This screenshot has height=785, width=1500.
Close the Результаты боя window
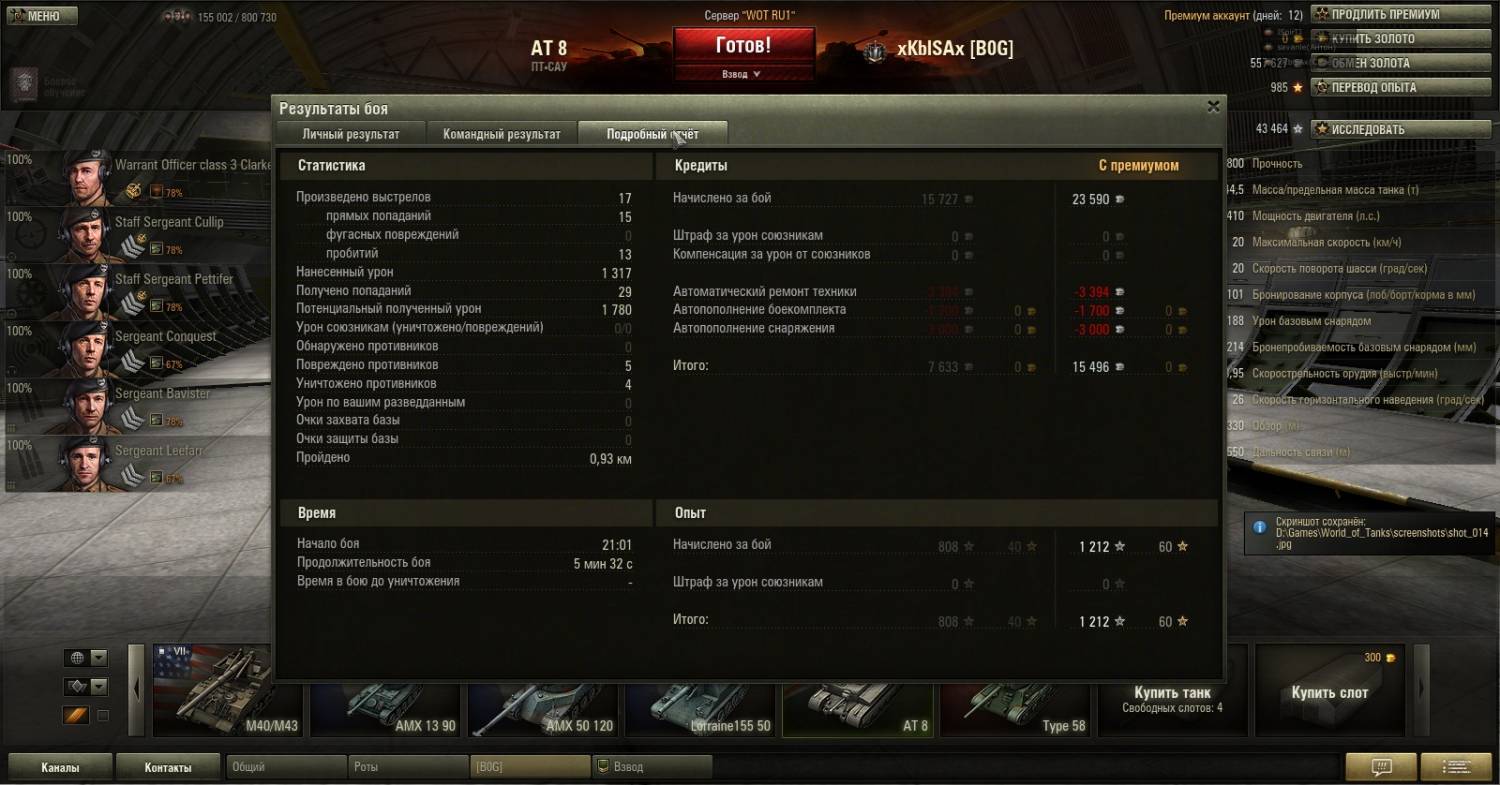coord(1213,106)
